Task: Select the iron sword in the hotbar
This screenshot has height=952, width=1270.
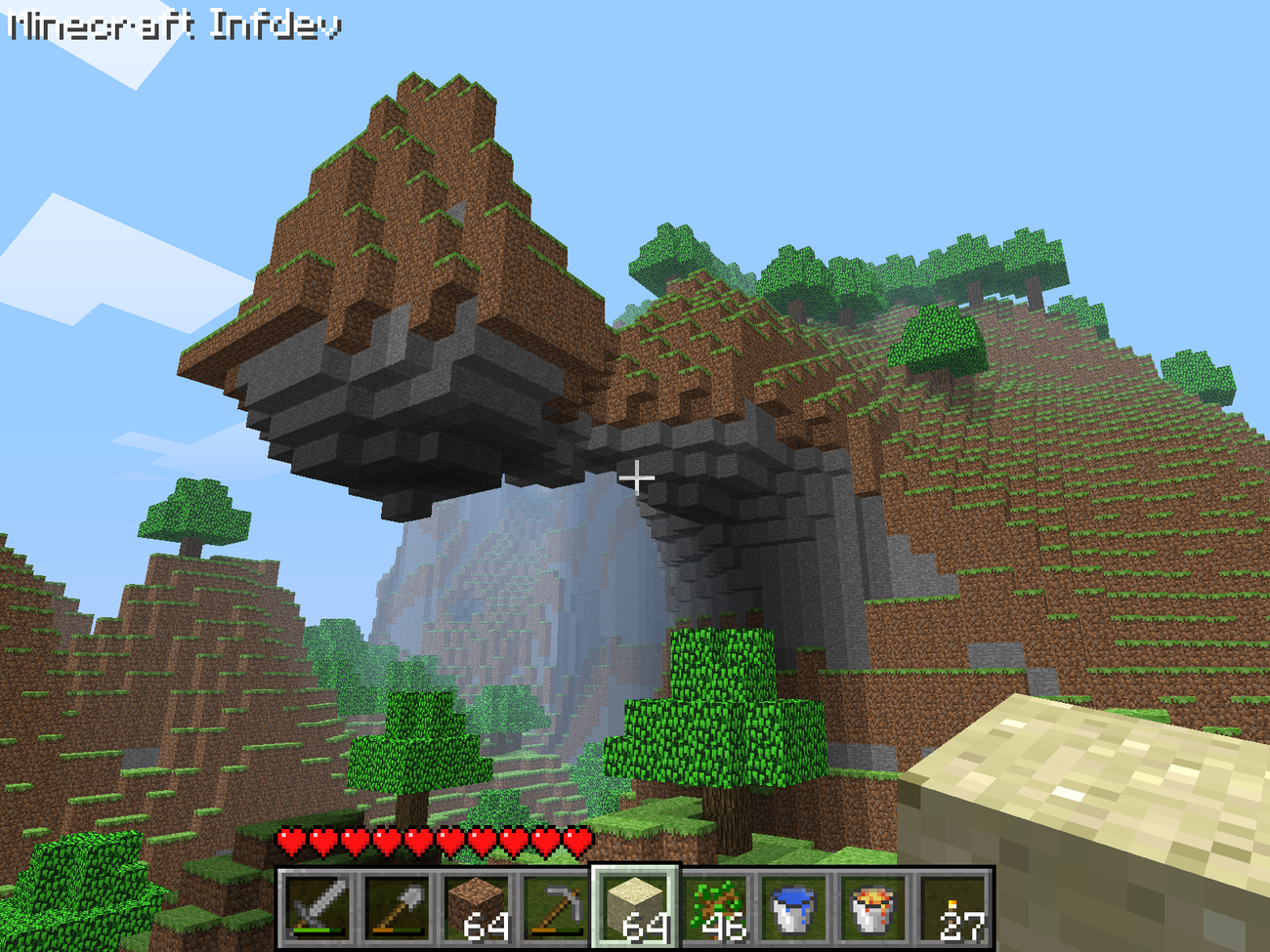Action: pyautogui.click(x=317, y=909)
